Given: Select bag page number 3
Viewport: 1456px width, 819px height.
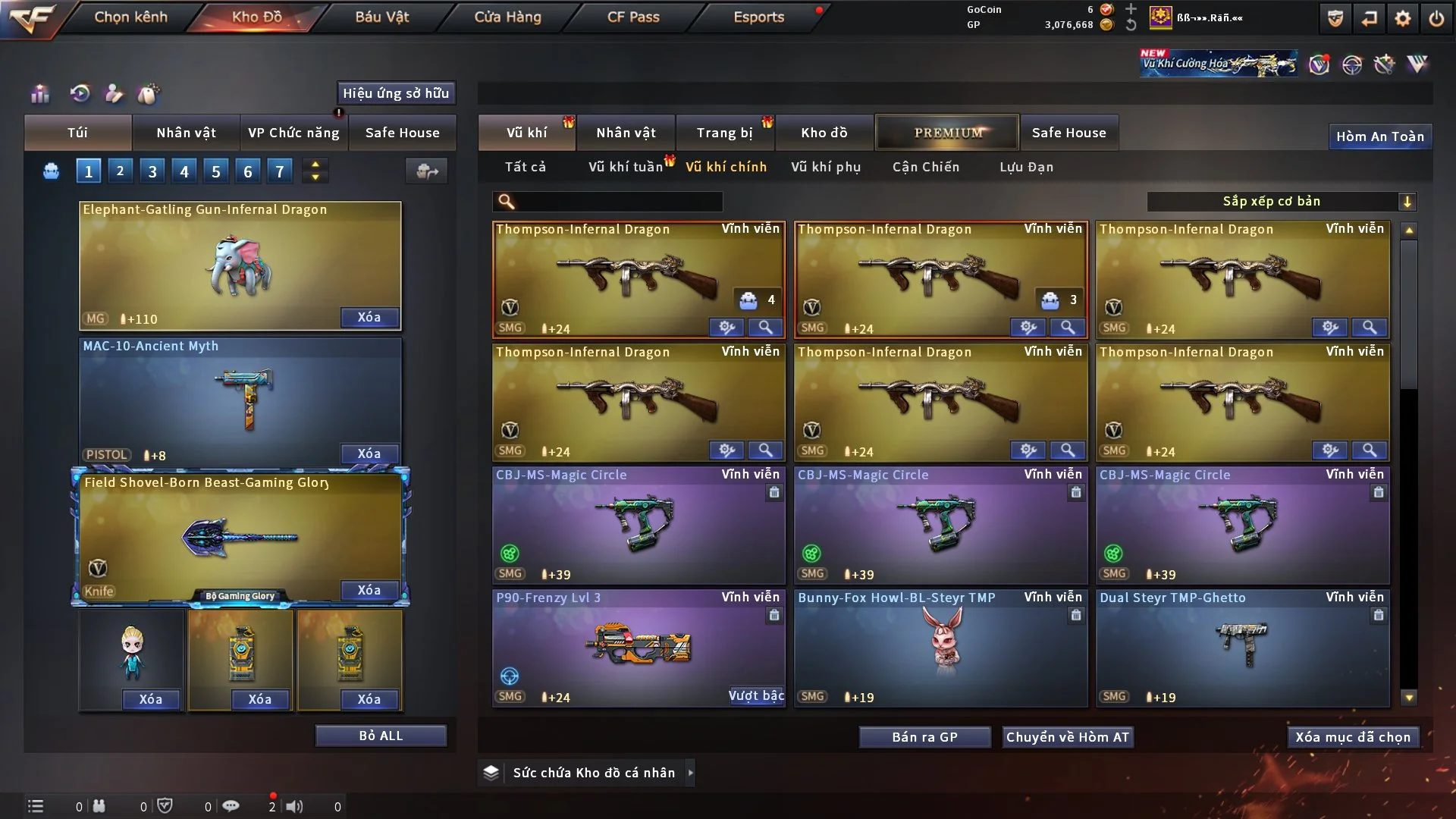Looking at the screenshot, I should click(x=152, y=171).
